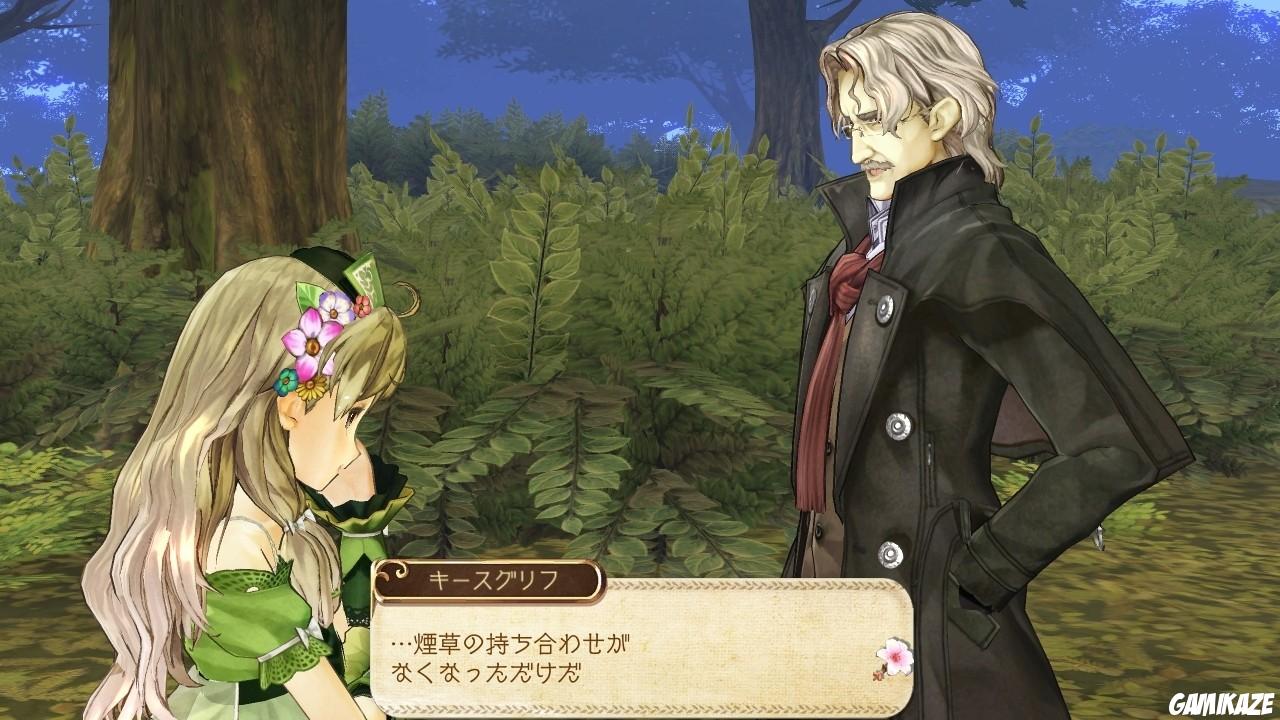Viewport: 1280px width, 720px height.
Task: Select the yellow flower above Ayesha's ear
Action: click(x=313, y=390)
